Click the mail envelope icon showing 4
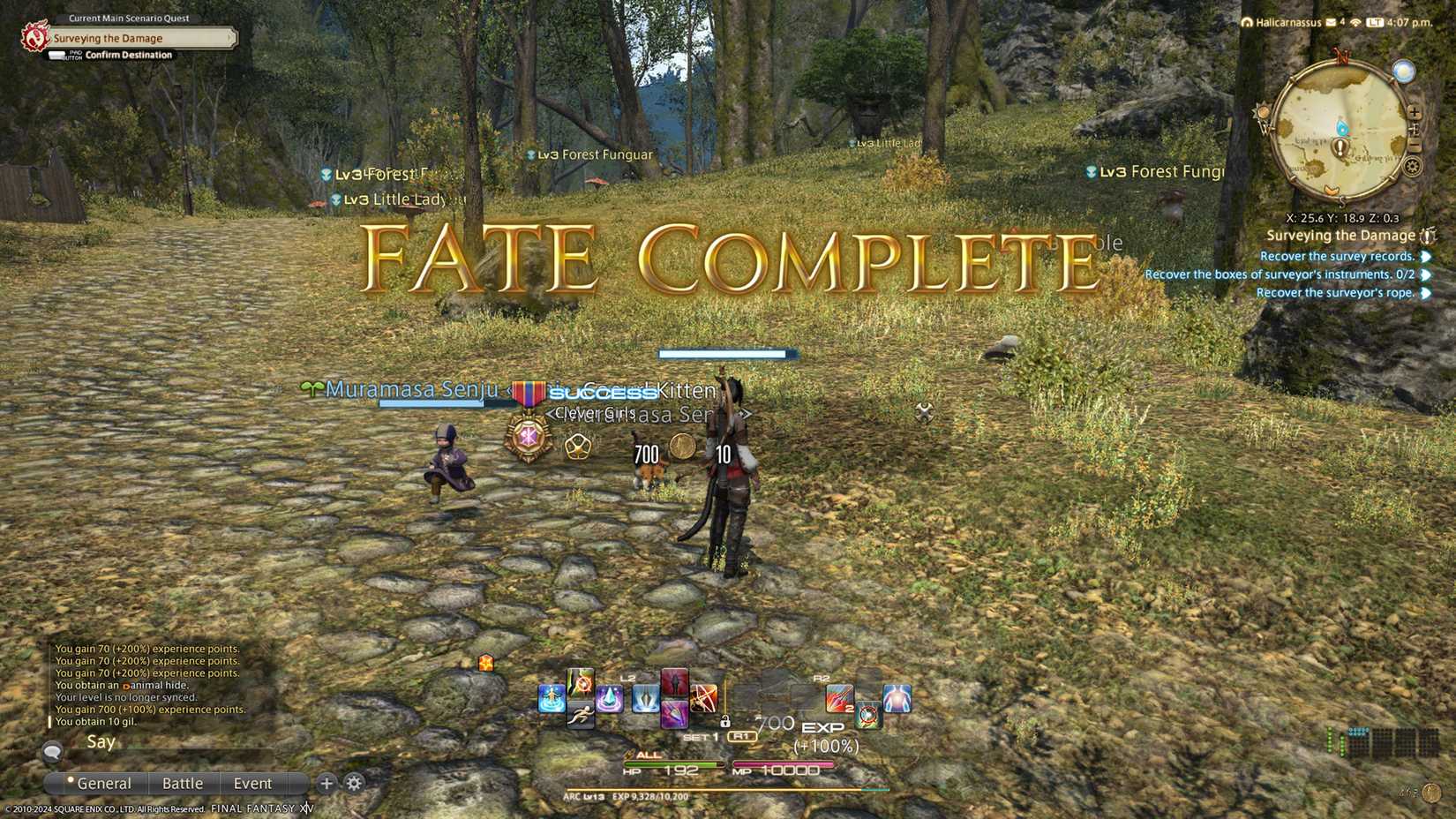This screenshot has width=1456, height=819. click(1330, 23)
